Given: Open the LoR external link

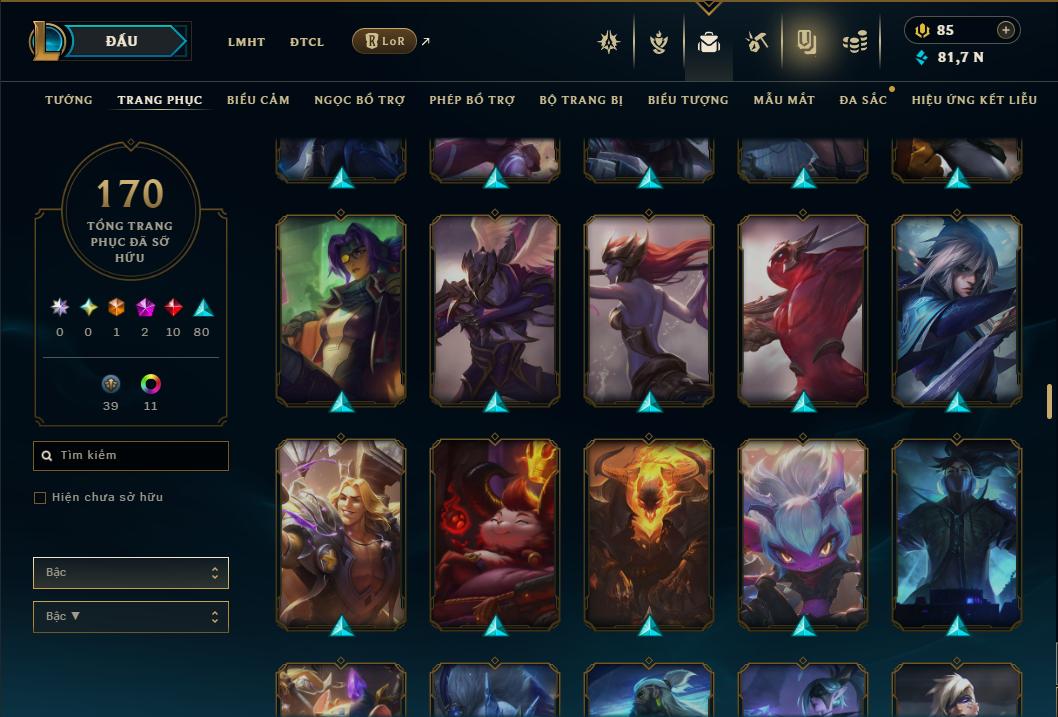Looking at the screenshot, I should 385,41.
